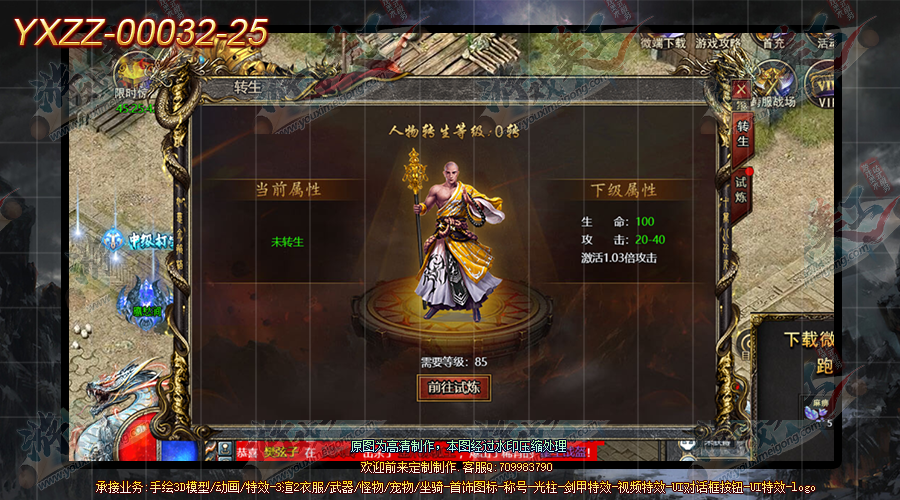Open the limited-time event icon with countdown
Image resolution: width=900 pixels, height=500 pixels.
tap(133, 80)
